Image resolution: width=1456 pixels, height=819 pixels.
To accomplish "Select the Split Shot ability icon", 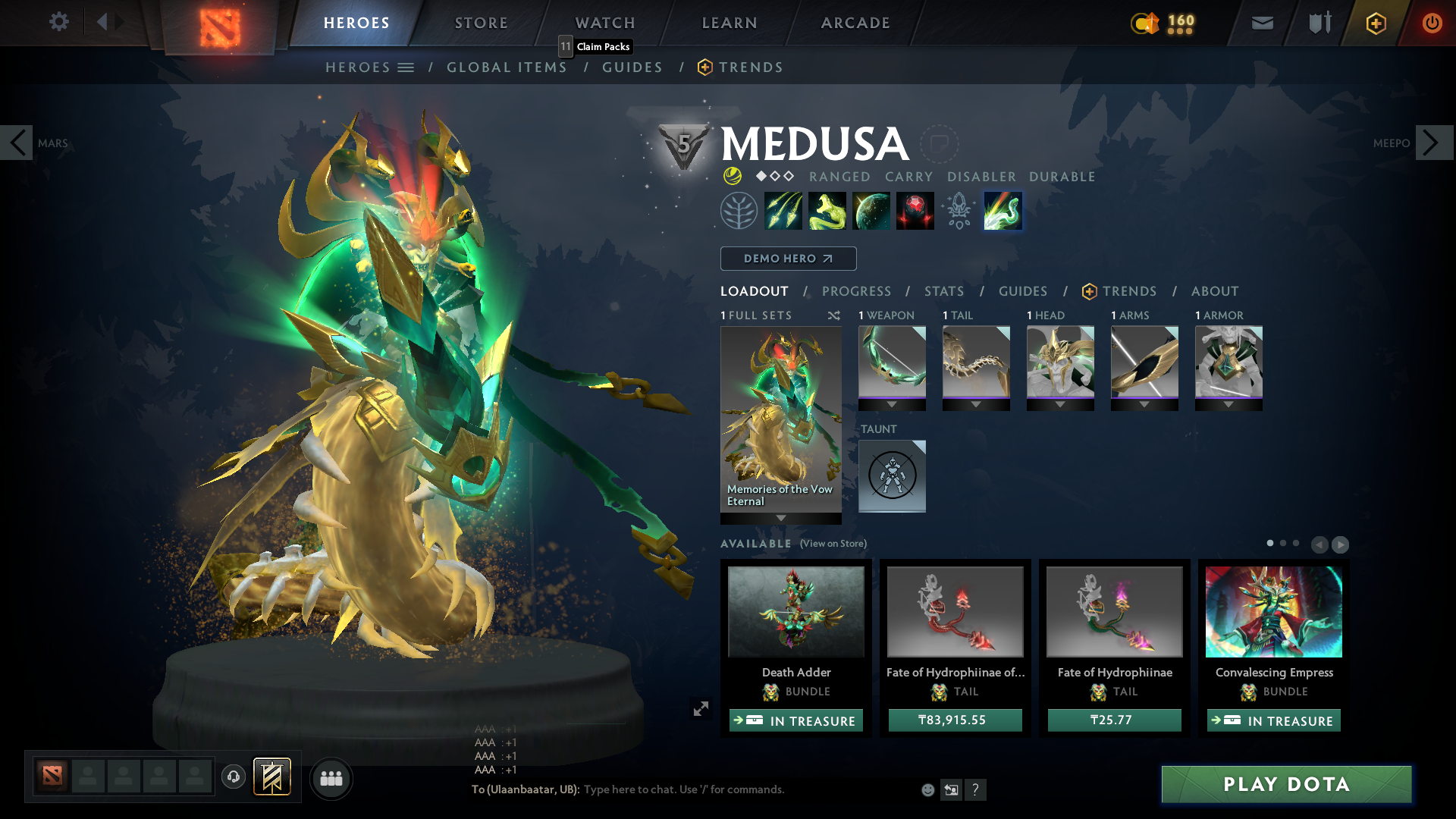I will pyautogui.click(x=784, y=210).
